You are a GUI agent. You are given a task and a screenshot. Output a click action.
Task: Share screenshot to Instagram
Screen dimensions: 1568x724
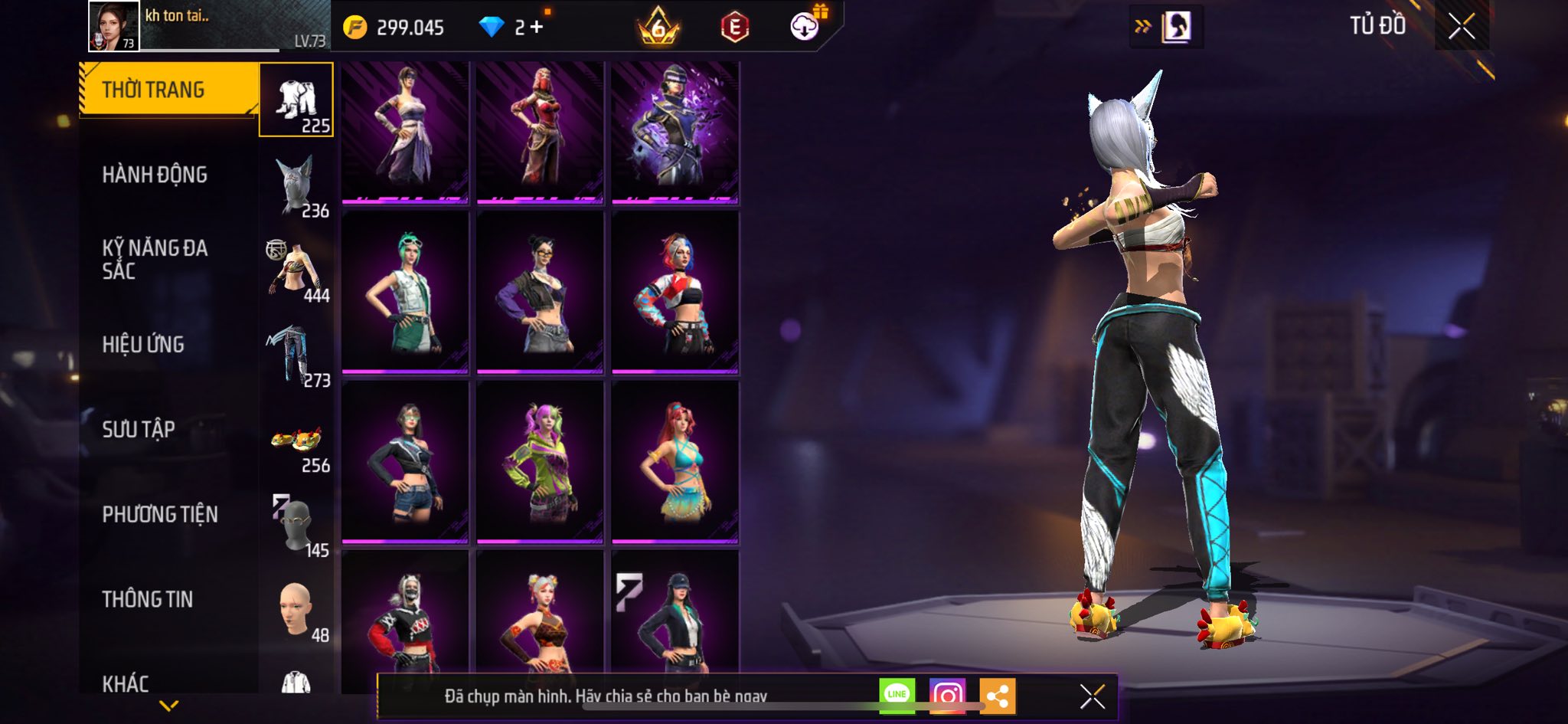tap(947, 695)
